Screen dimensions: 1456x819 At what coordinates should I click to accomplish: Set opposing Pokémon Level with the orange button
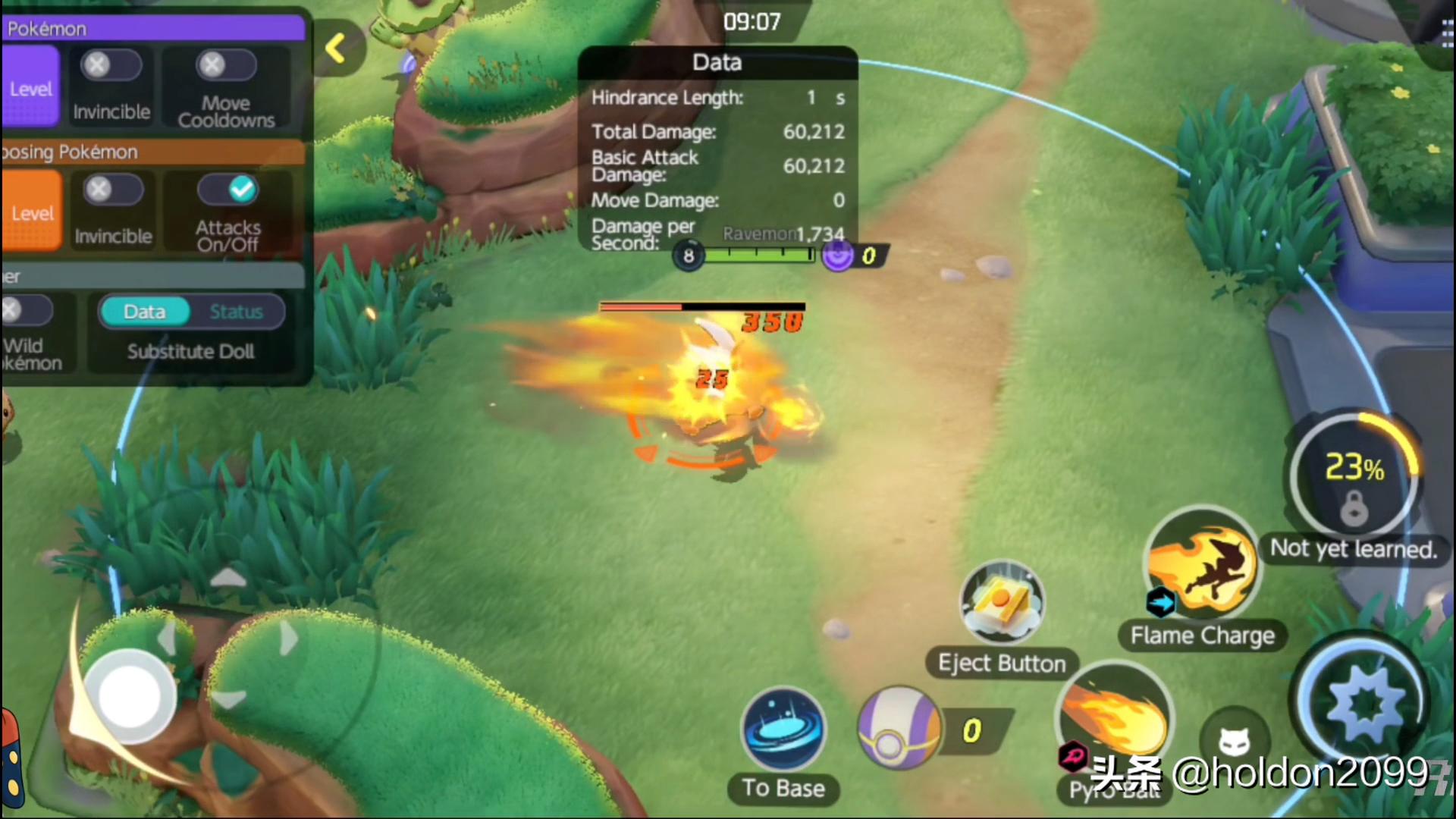32,211
